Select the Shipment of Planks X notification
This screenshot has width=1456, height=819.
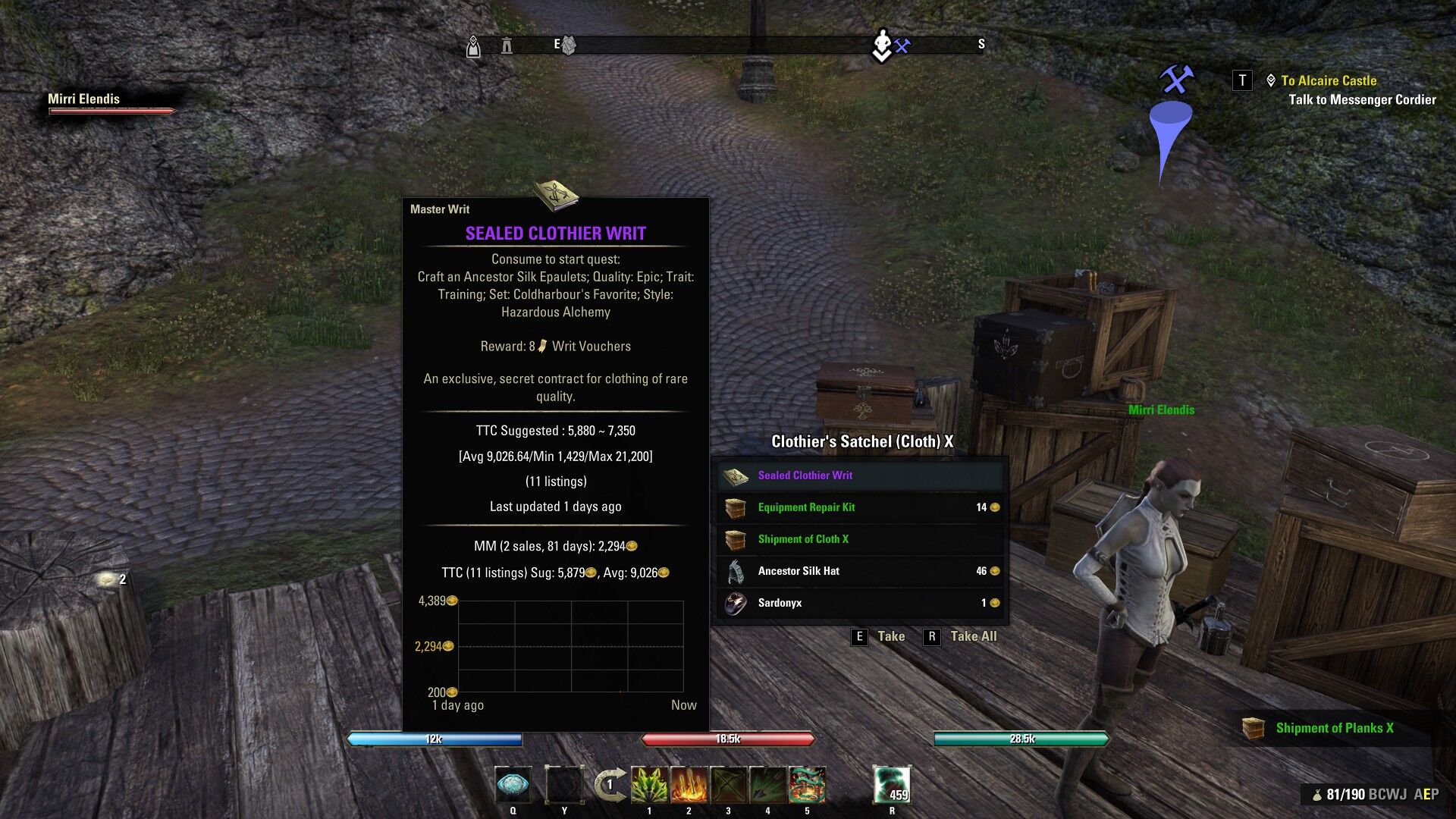coord(1334,728)
